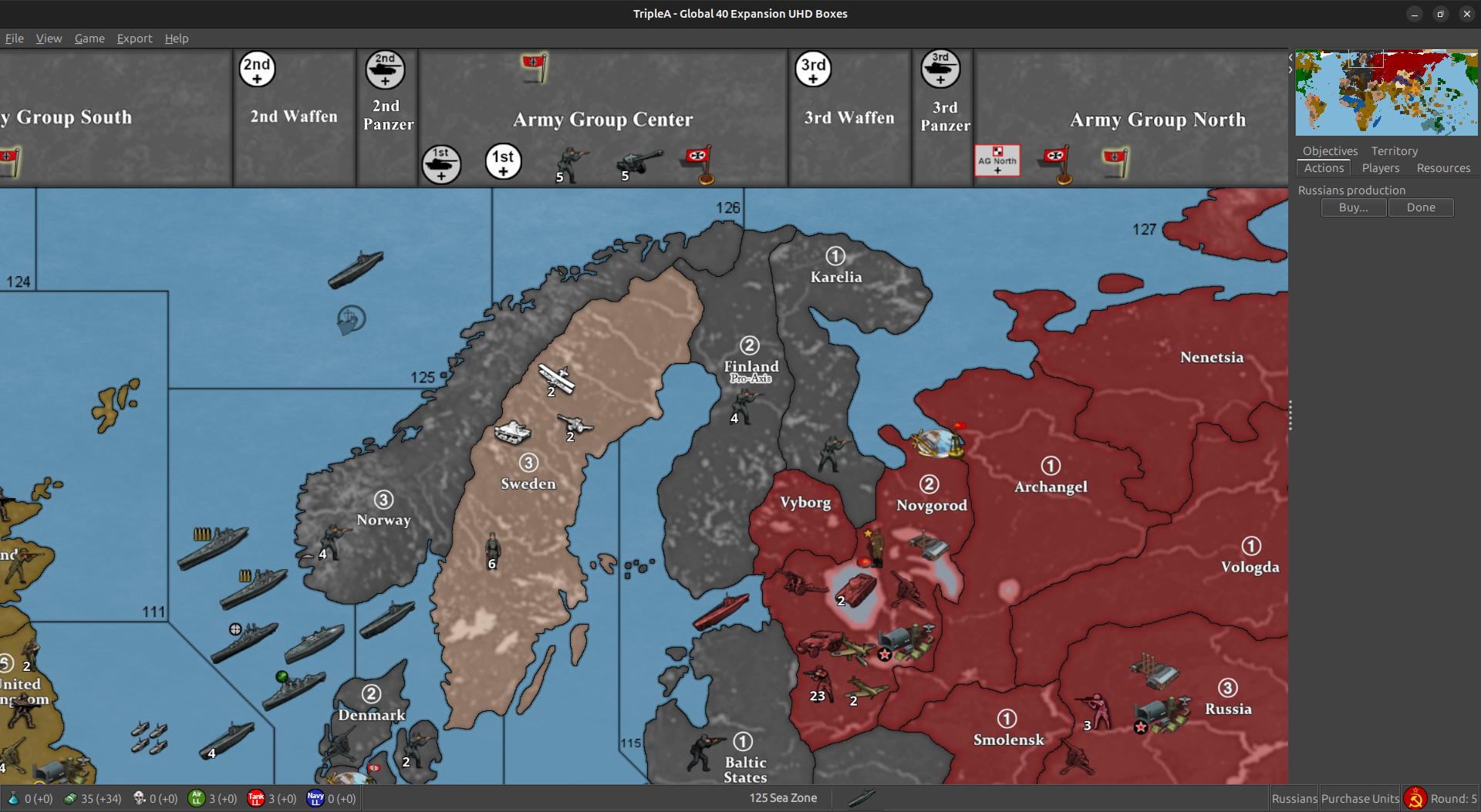
Task: Click the 2nd Waffen roundel icon
Action: (x=257, y=69)
